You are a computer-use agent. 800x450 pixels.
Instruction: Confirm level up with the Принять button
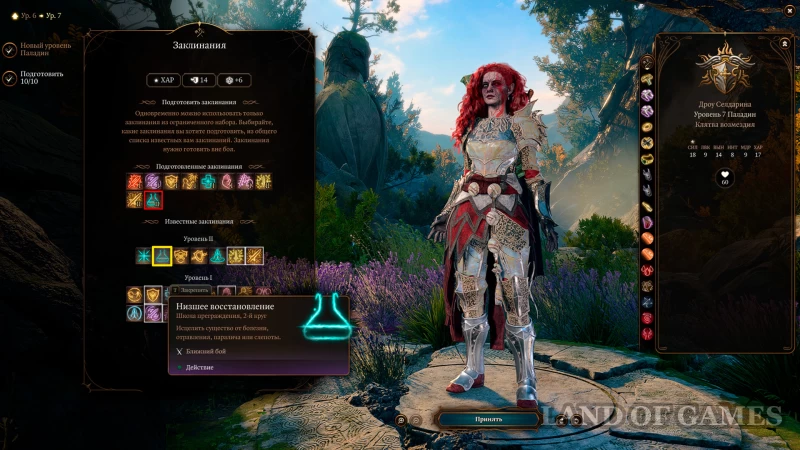(489, 419)
